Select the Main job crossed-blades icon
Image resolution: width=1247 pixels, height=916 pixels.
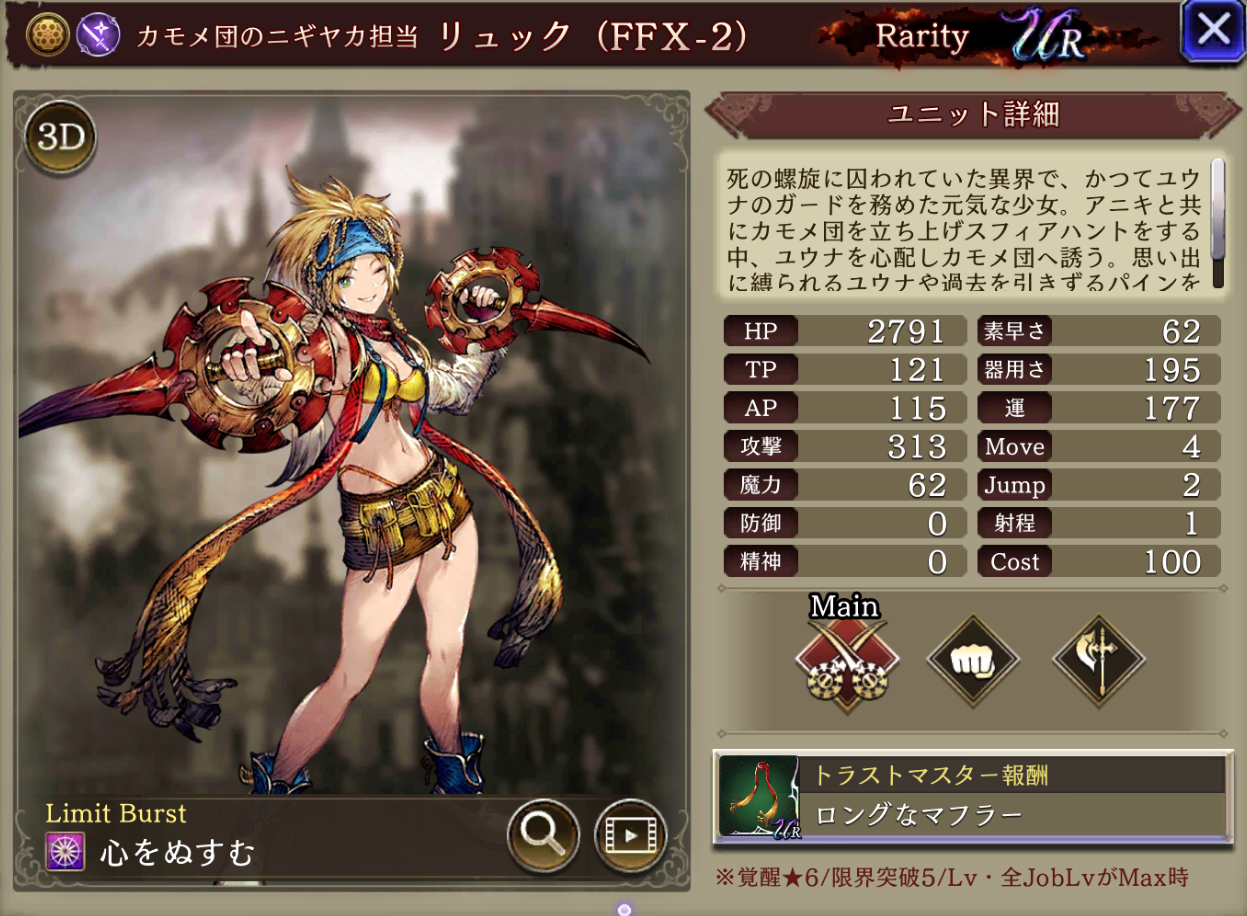coord(847,660)
